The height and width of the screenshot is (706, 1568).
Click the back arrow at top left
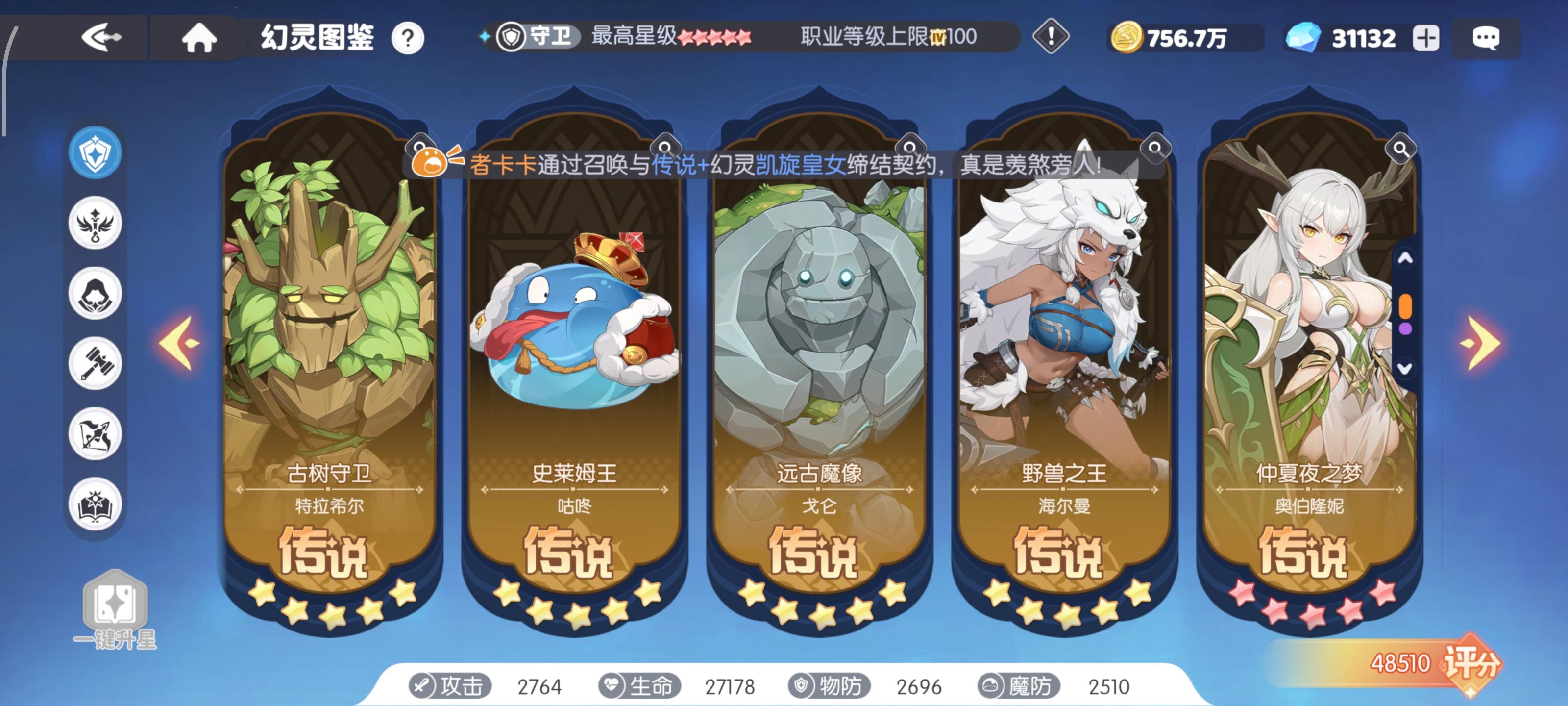(x=102, y=38)
